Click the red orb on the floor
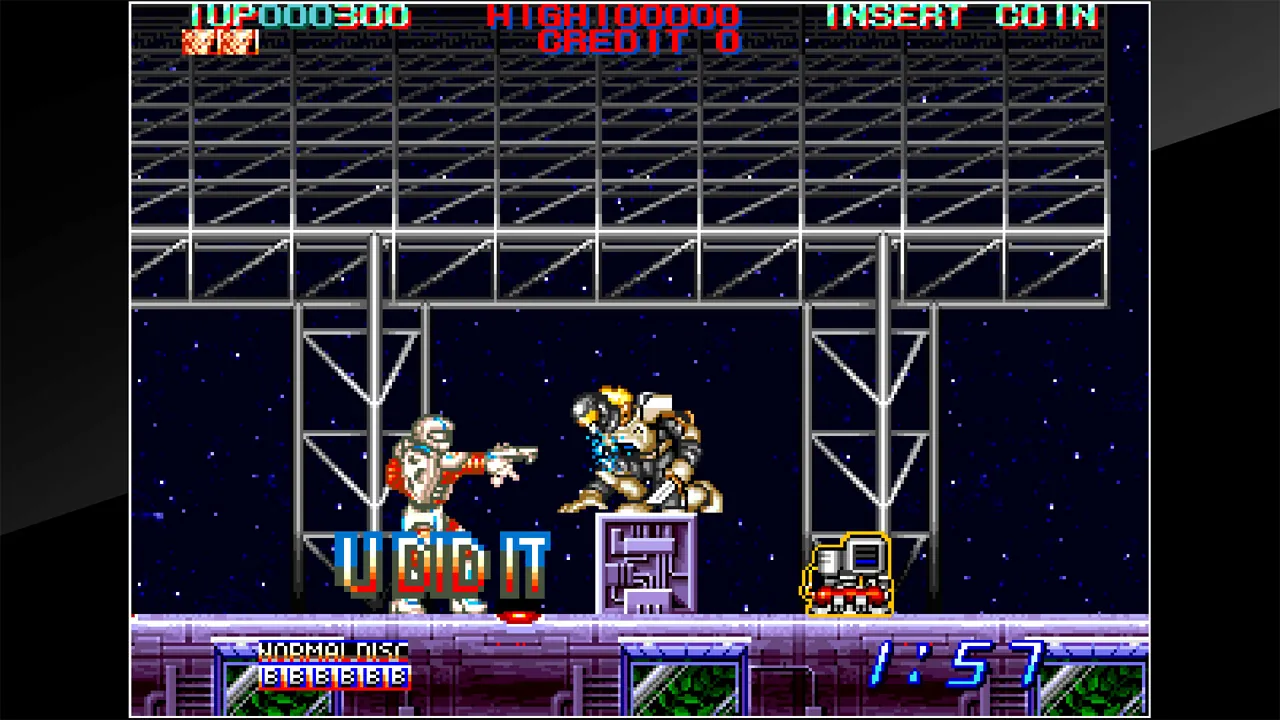 coord(517,617)
